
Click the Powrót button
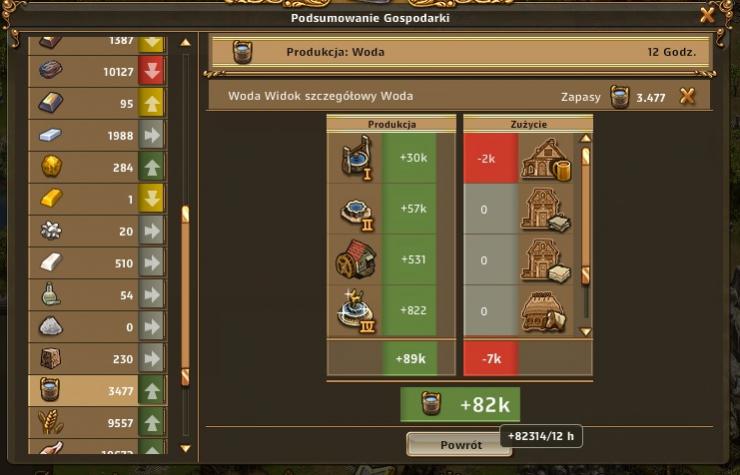click(x=460, y=445)
